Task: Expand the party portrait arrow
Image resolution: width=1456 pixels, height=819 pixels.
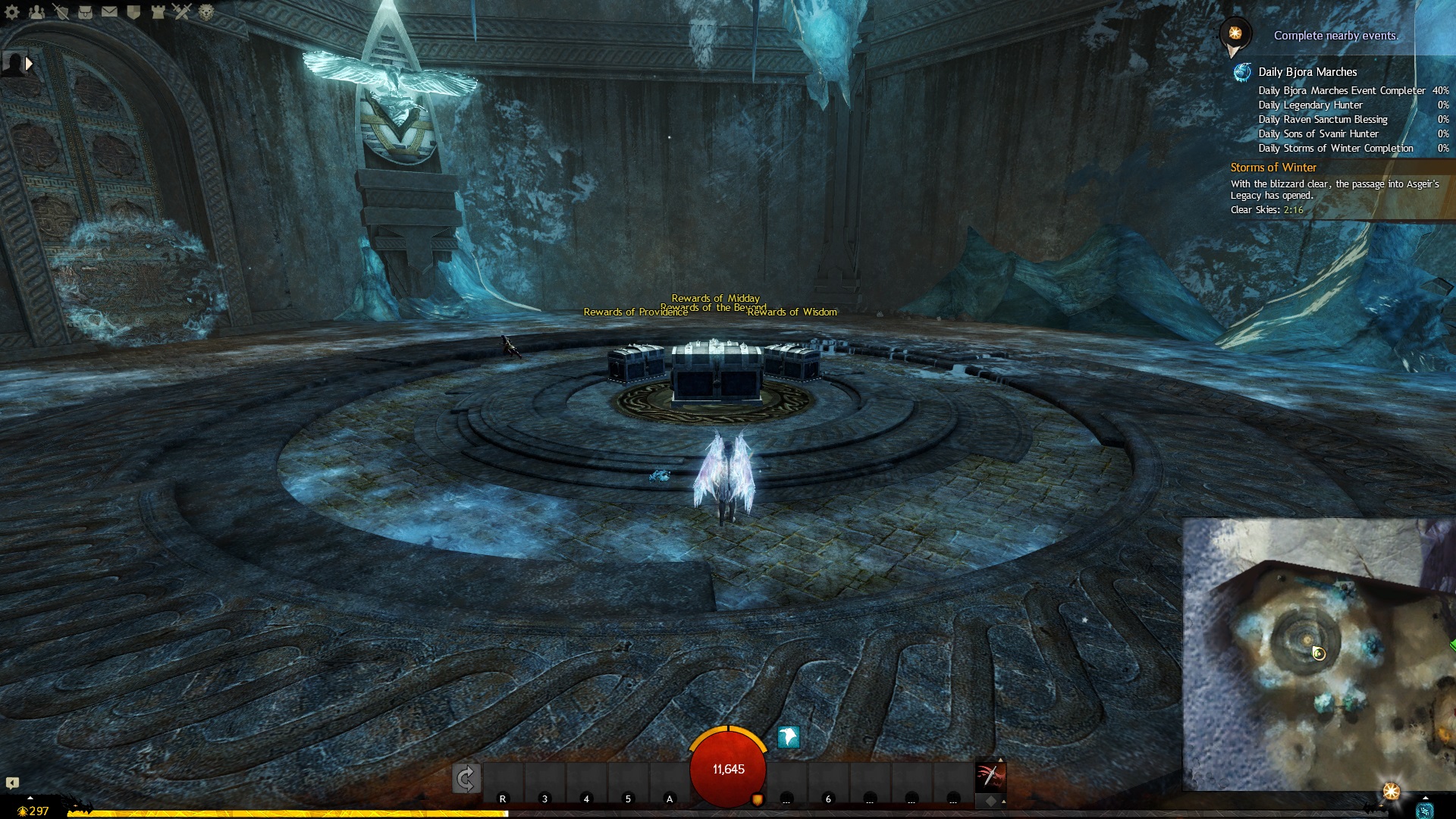Action: click(x=29, y=64)
